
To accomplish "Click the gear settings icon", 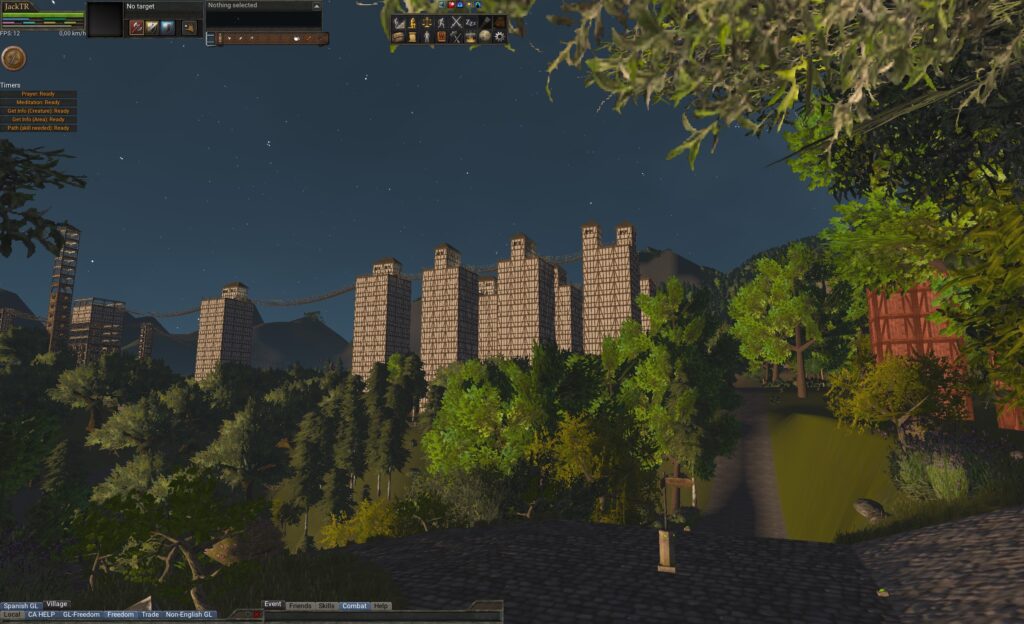I will pyautogui.click(x=500, y=36).
